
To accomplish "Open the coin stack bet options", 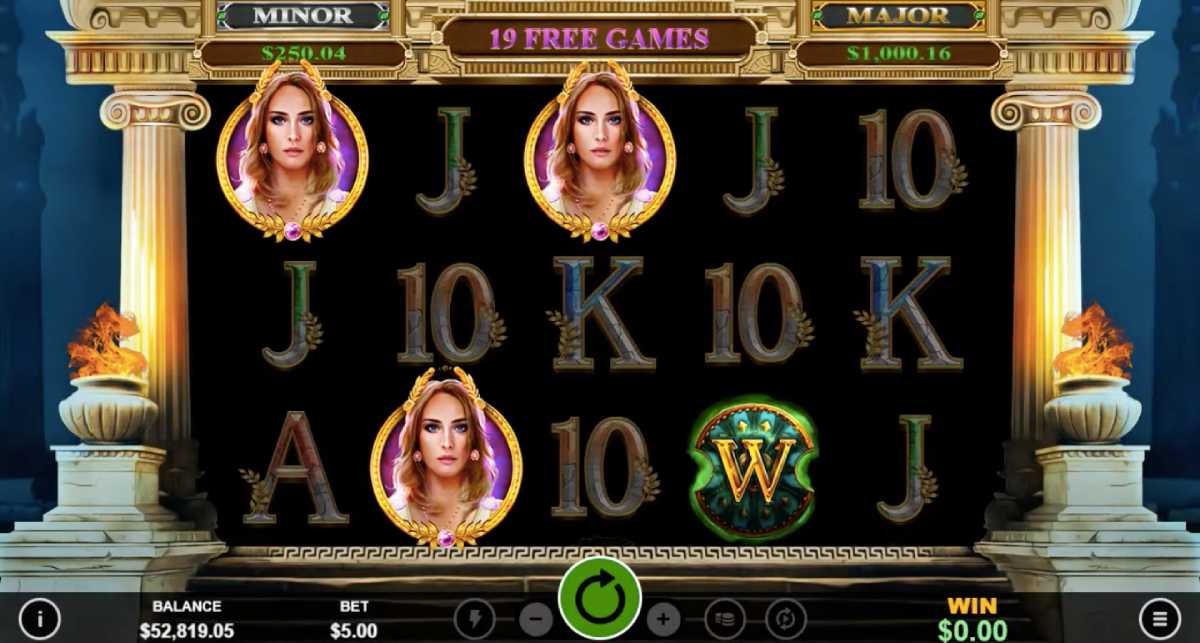I will [725, 618].
